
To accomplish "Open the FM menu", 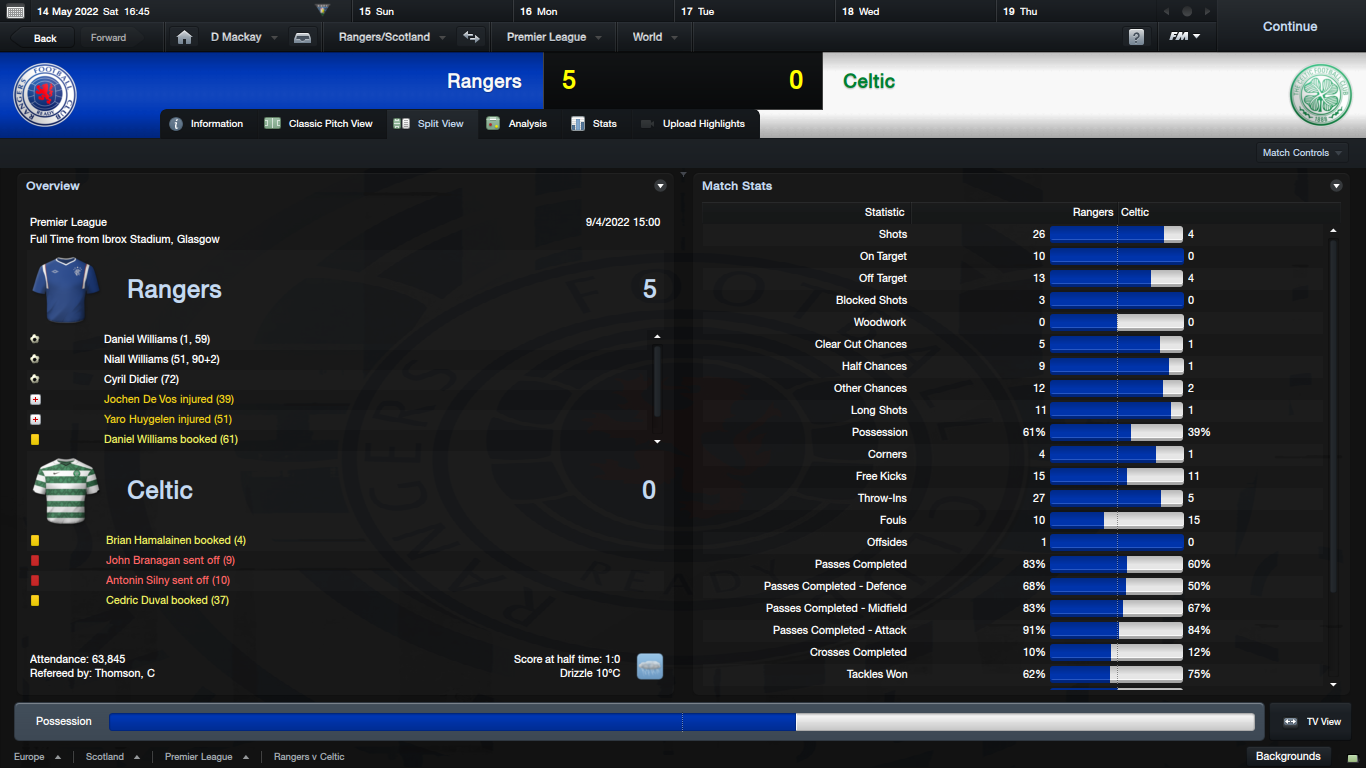I will tap(1185, 37).
